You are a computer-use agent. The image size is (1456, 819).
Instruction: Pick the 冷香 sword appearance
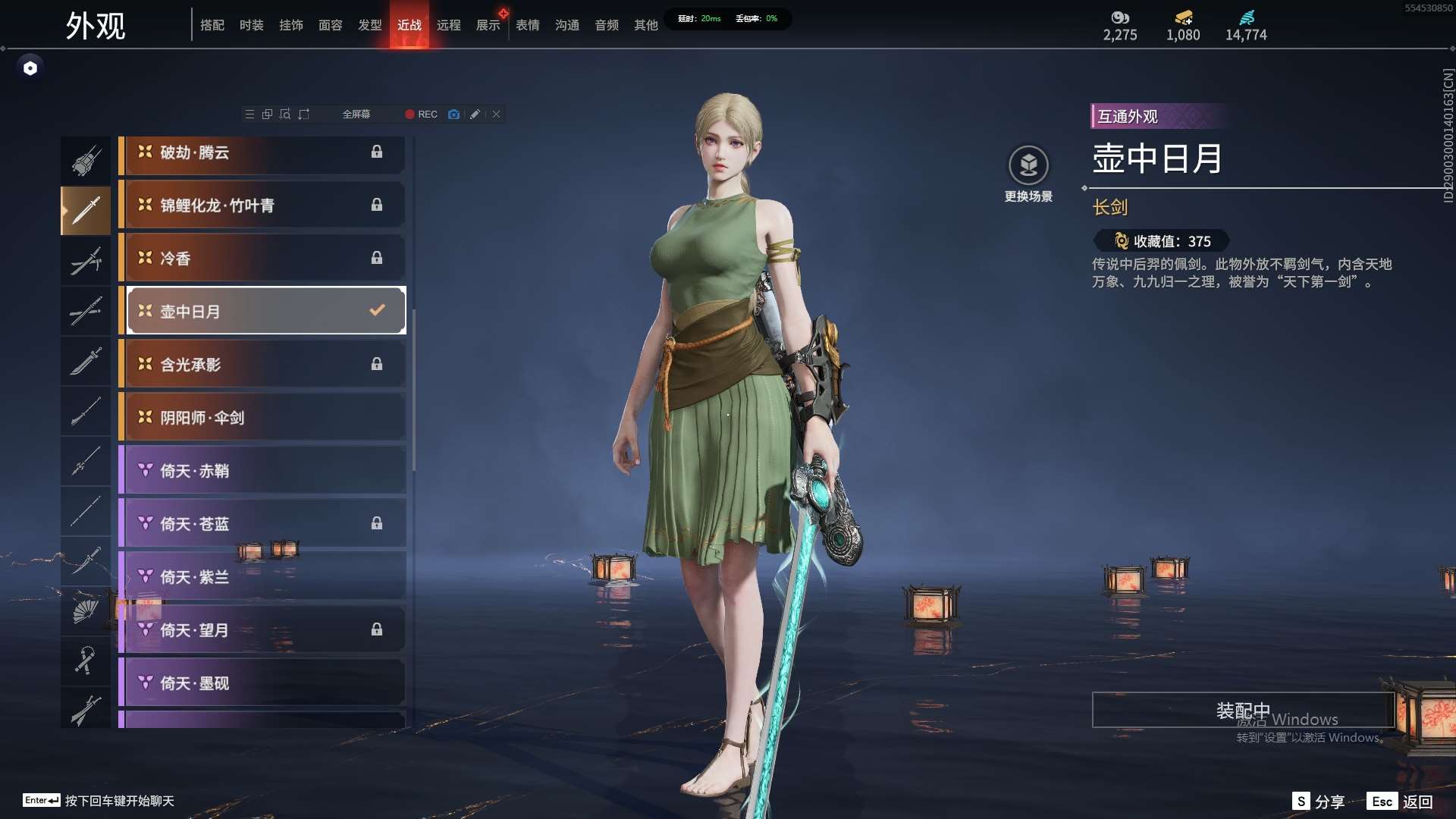point(262,259)
